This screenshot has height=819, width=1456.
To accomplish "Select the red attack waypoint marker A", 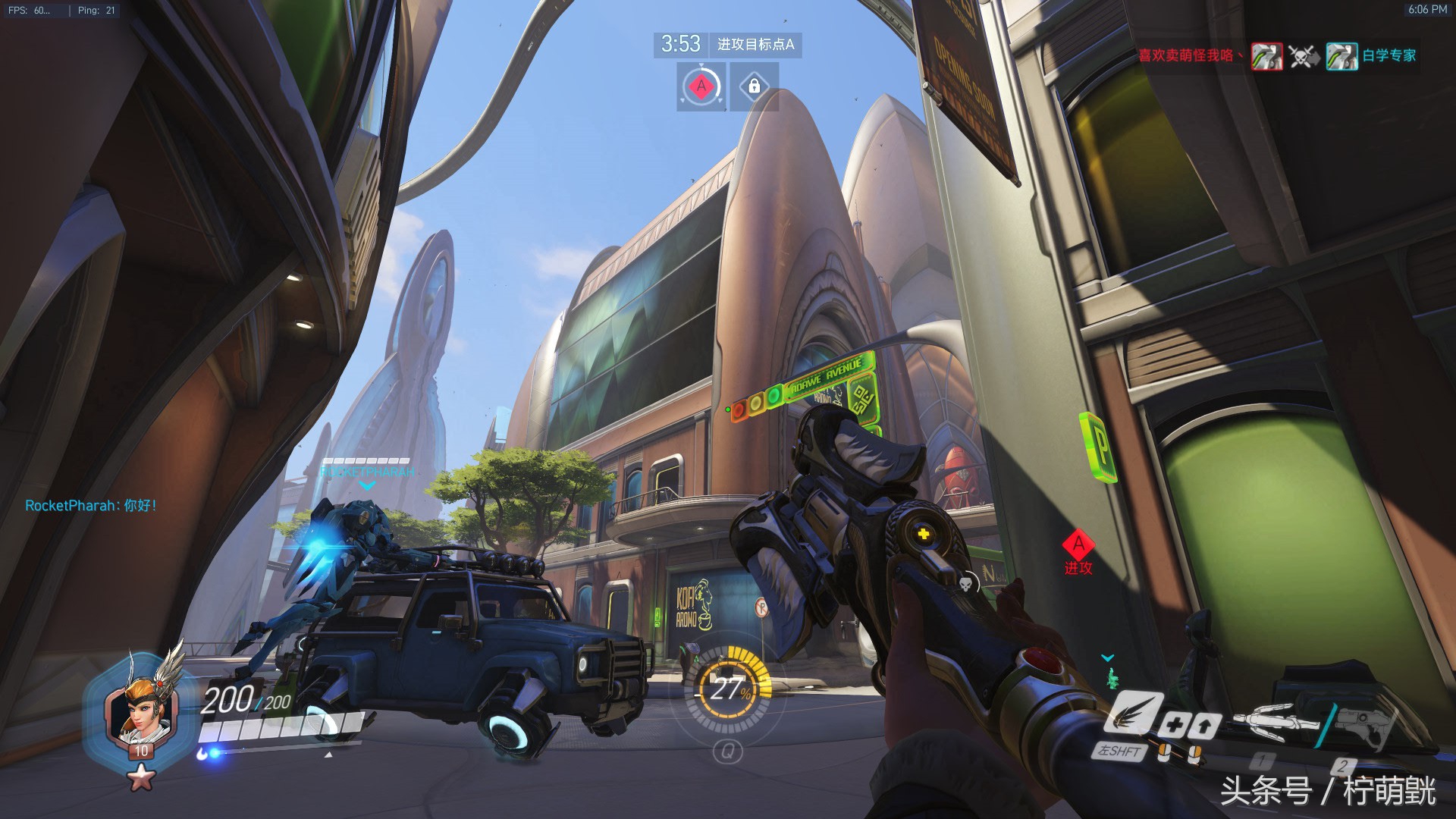I will coord(1078,545).
